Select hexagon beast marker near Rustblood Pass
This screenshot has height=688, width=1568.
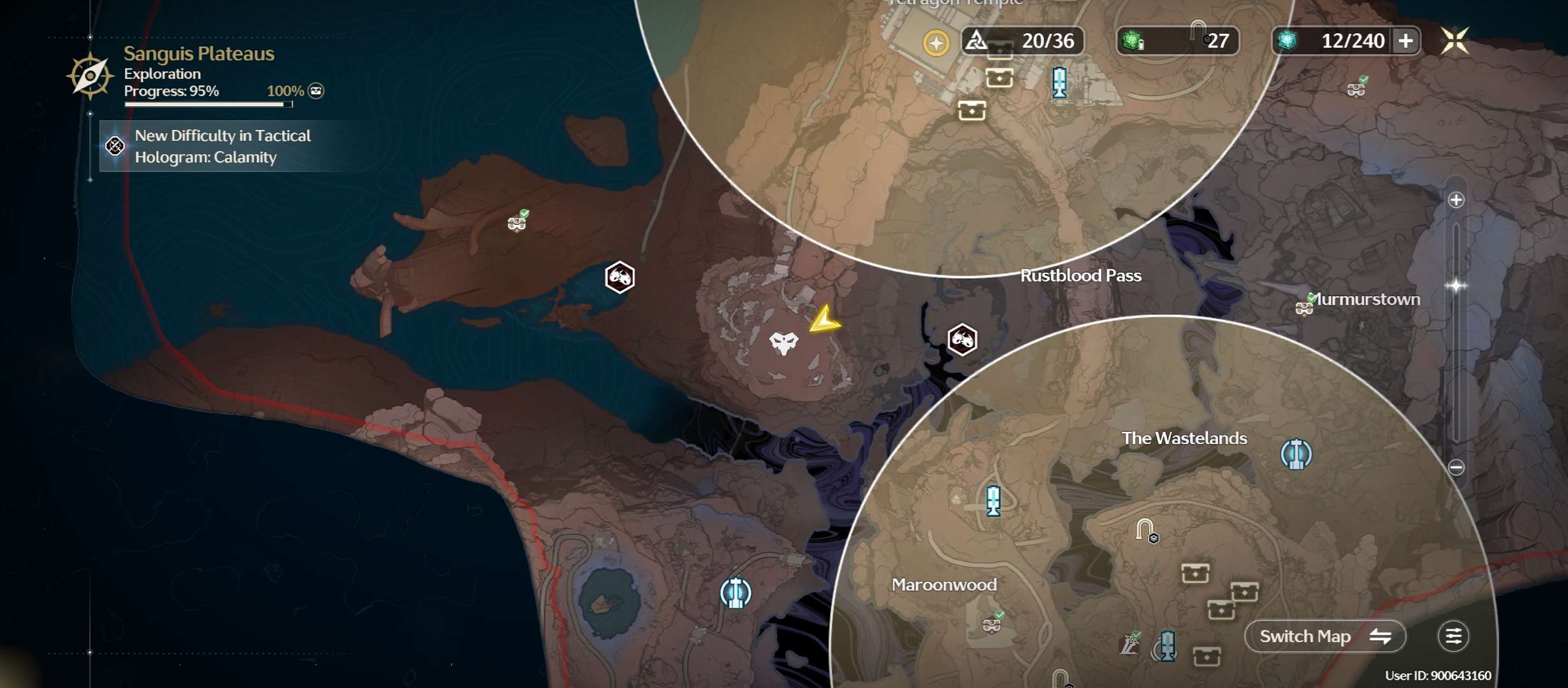962,340
